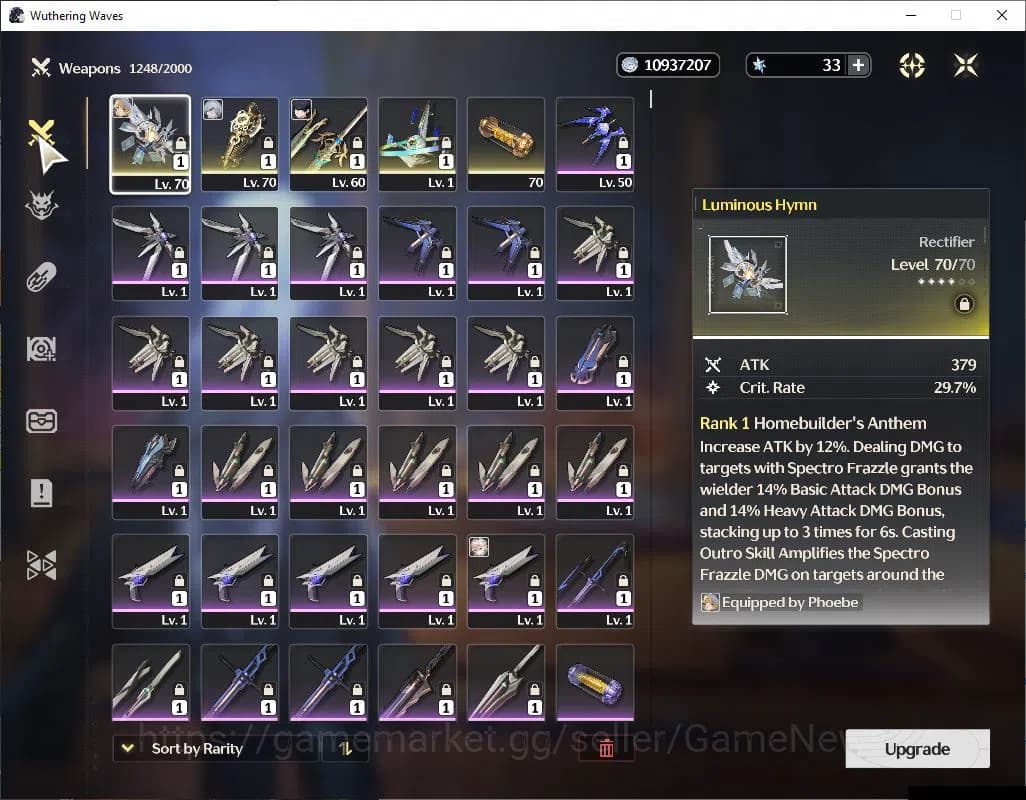
Task: Select the Weapons crossed-swords tab
Action: (42, 135)
